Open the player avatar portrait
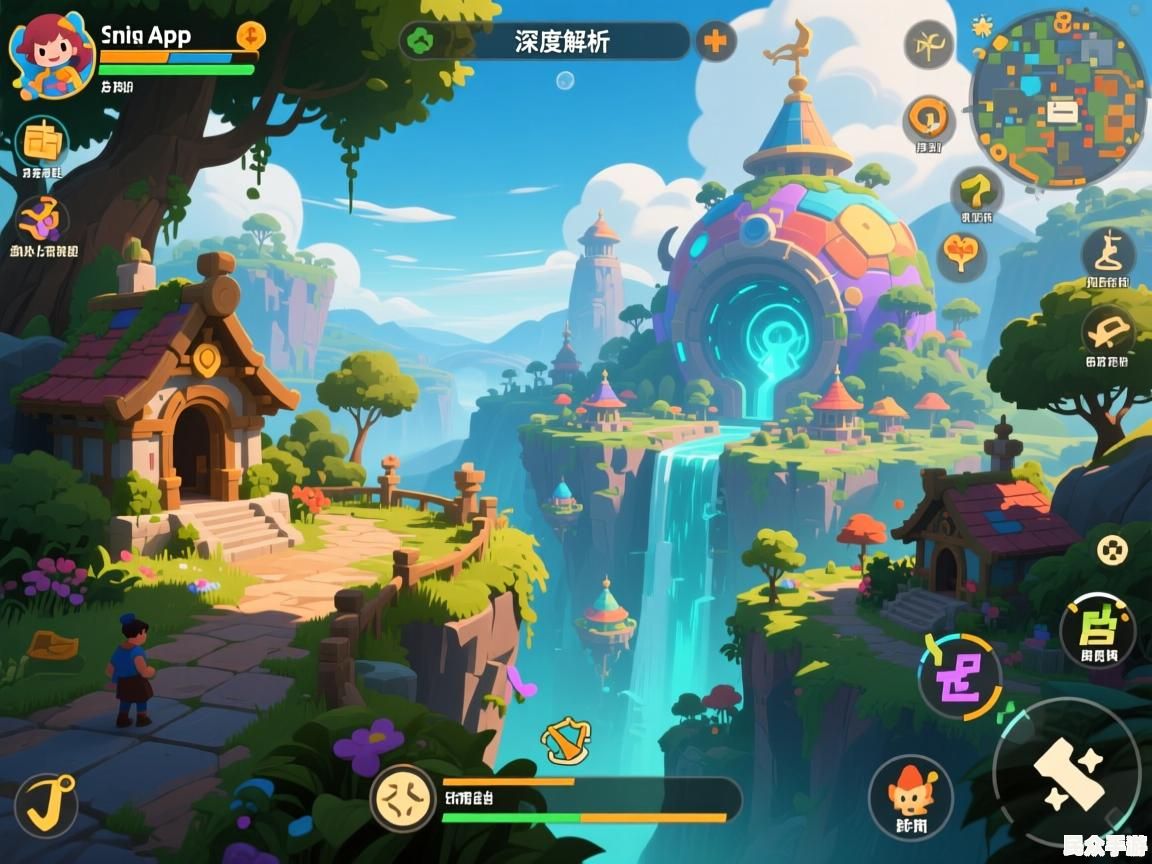 pyautogui.click(x=51, y=56)
